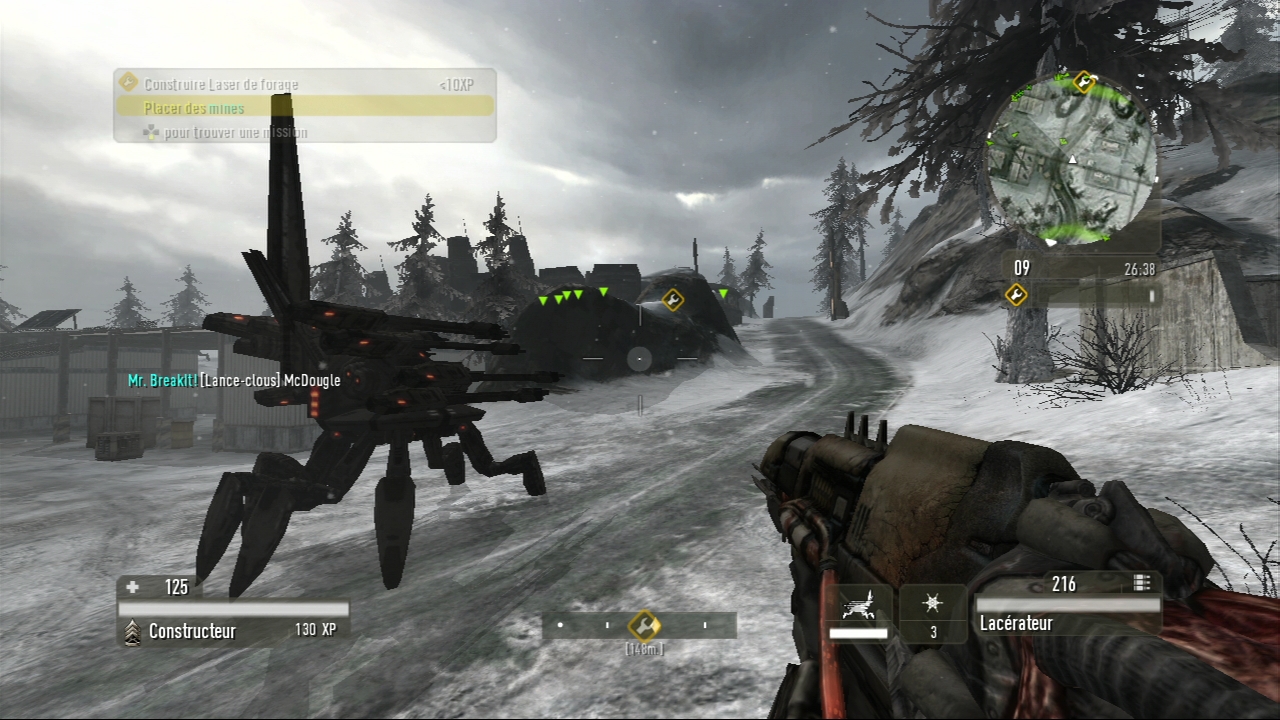
Task: Click the wrench objective icon beneath the minimap
Action: click(1016, 294)
